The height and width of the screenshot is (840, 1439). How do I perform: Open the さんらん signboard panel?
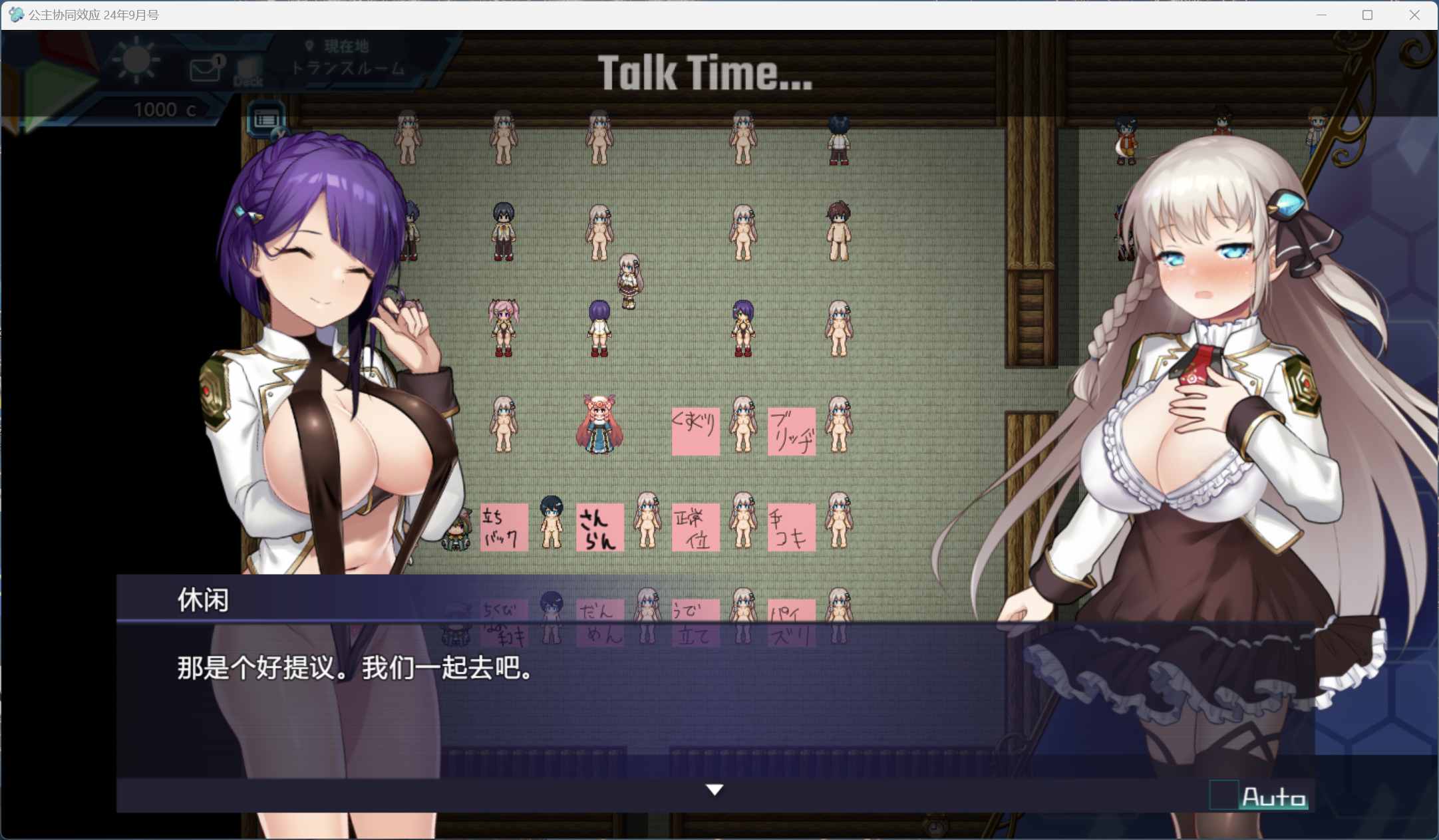point(598,527)
